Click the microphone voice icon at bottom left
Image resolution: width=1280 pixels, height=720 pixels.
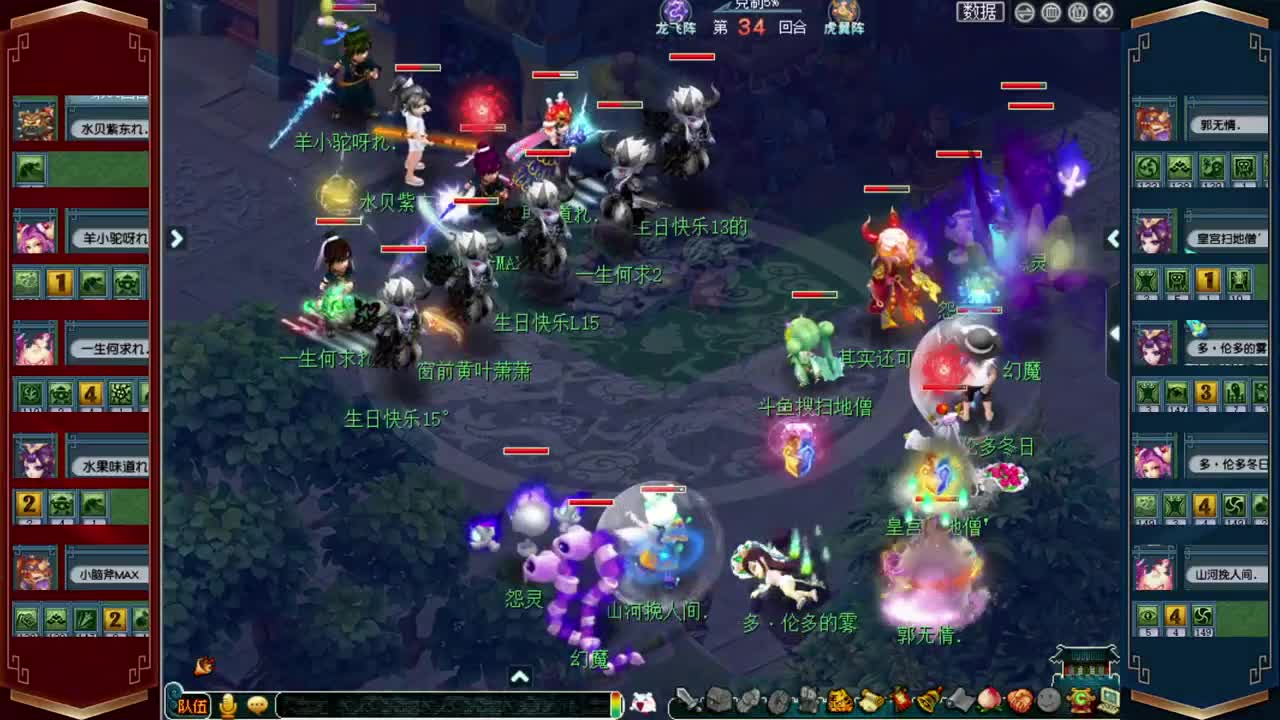[229, 705]
